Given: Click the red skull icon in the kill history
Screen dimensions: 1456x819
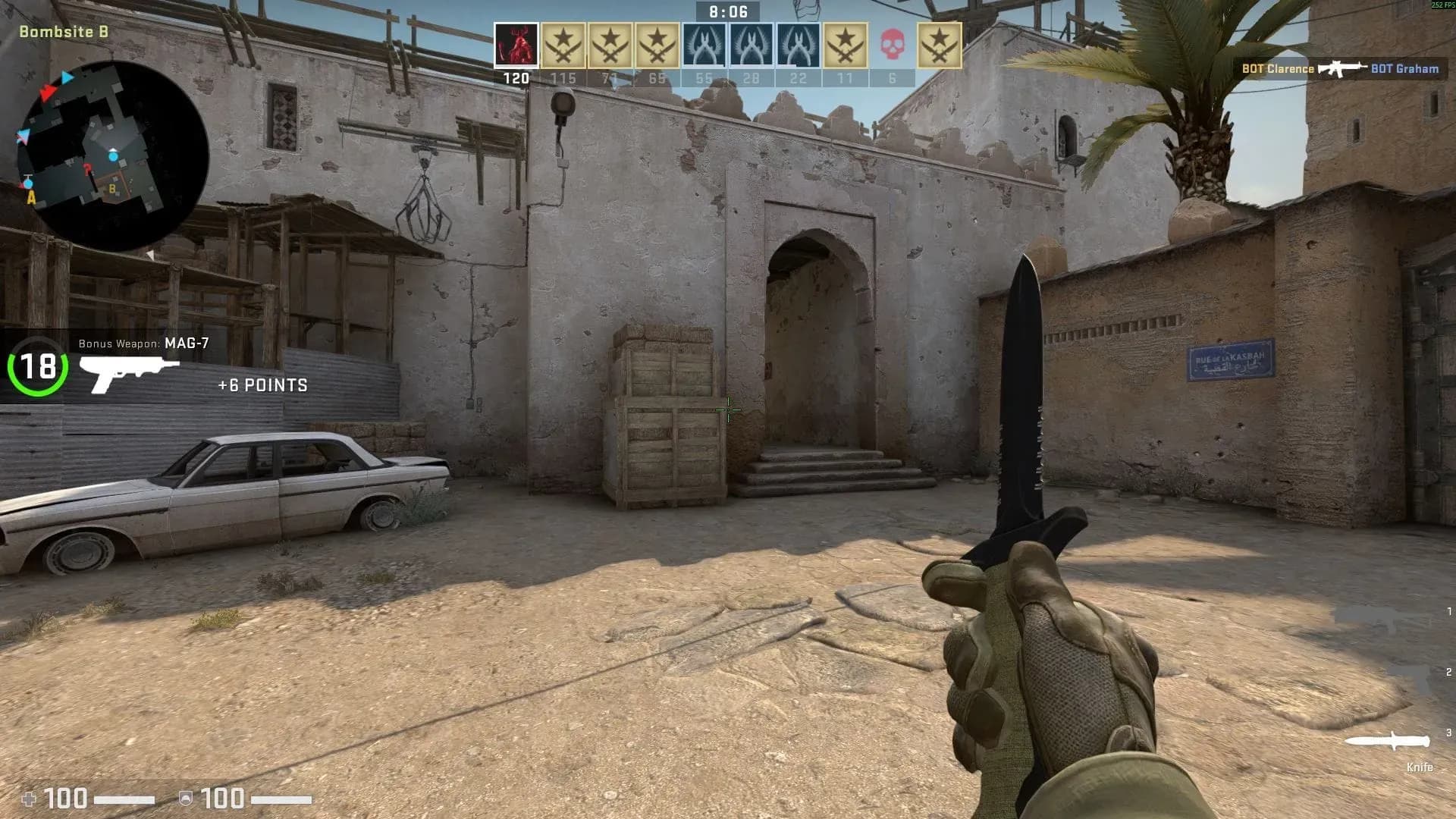Looking at the screenshot, I should [x=893, y=43].
